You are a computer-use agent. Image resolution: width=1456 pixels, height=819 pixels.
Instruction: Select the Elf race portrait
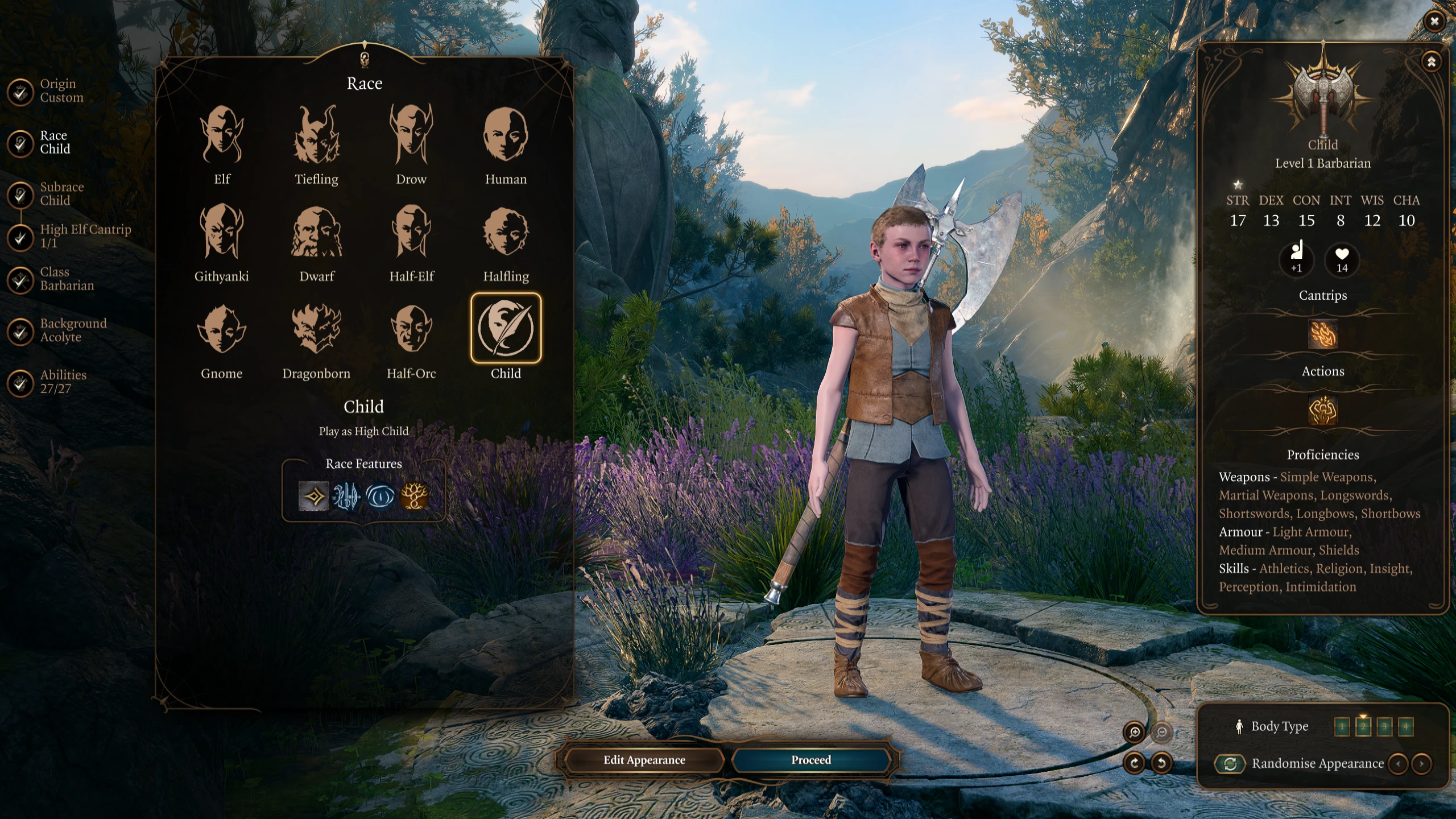pos(222,135)
